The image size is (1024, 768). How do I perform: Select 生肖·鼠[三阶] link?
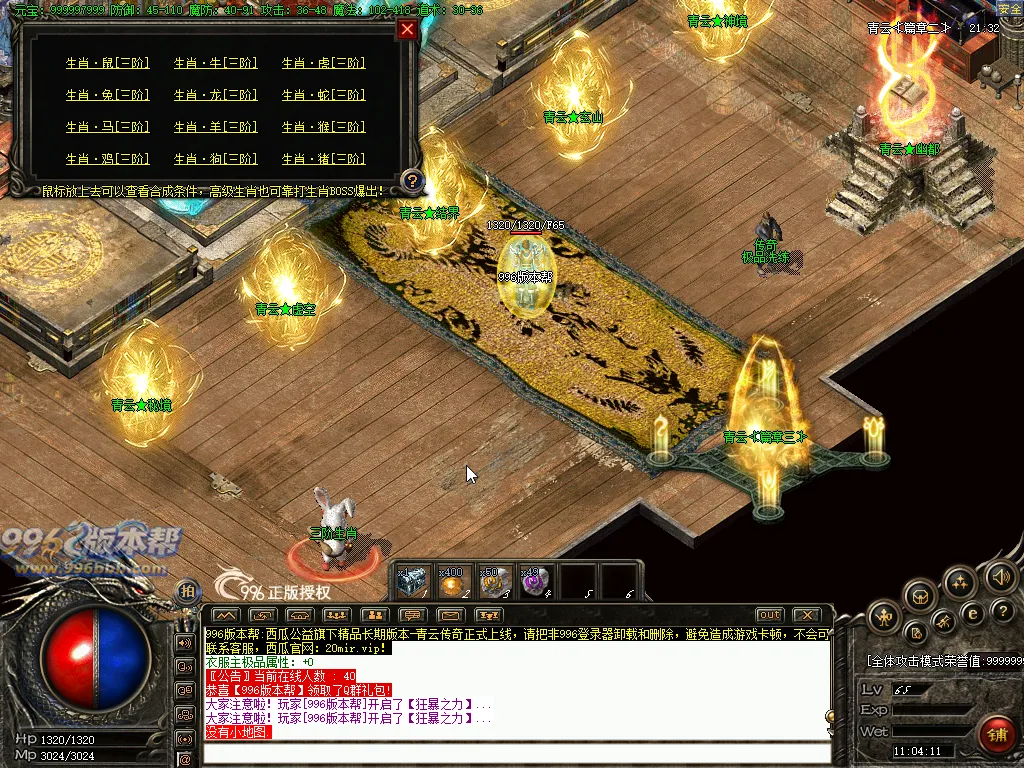coord(107,63)
